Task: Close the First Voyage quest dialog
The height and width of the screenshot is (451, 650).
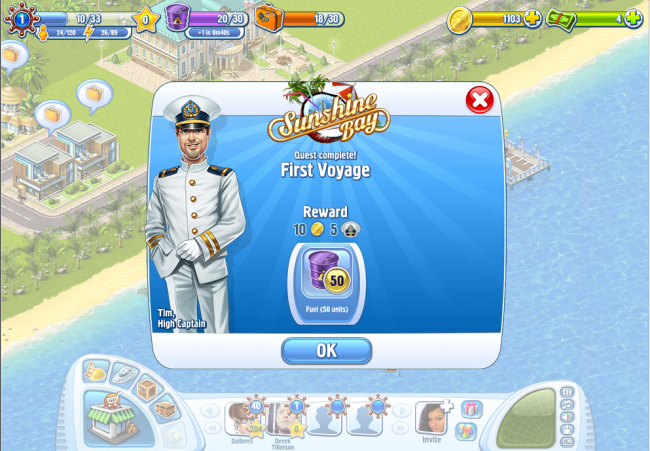Action: (x=480, y=100)
